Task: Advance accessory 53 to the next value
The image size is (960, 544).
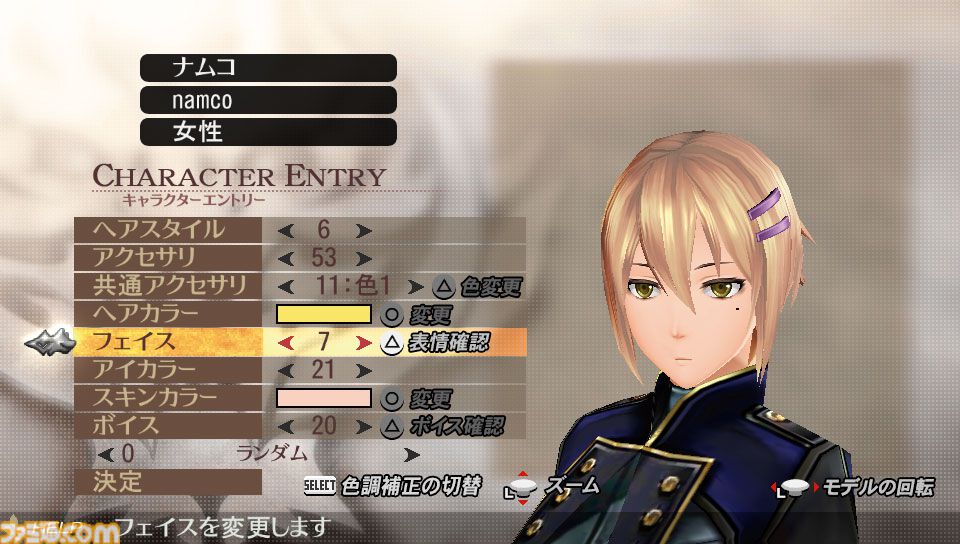Action: tap(363, 258)
